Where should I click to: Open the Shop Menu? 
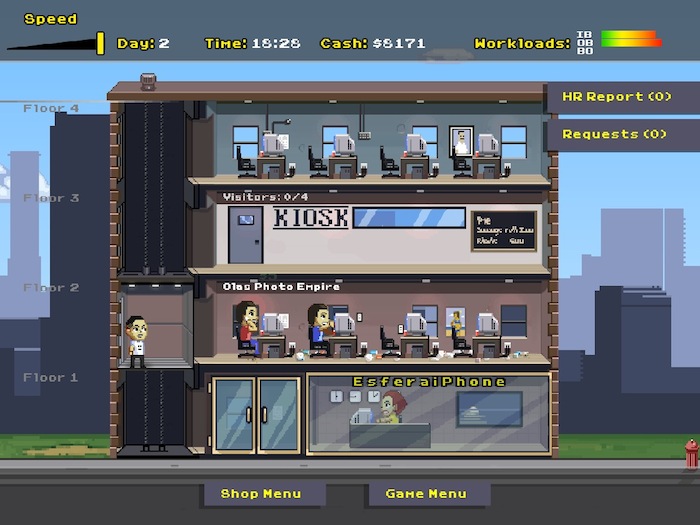[261, 493]
